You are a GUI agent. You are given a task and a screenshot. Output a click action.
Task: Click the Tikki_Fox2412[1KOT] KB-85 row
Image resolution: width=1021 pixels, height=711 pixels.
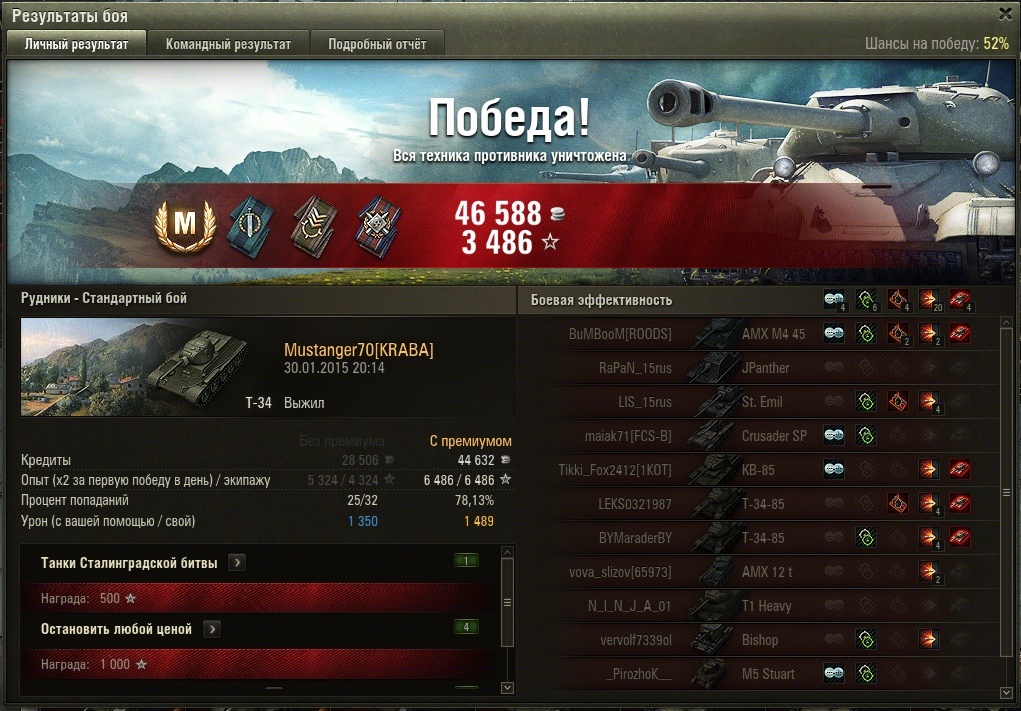[x=760, y=470]
